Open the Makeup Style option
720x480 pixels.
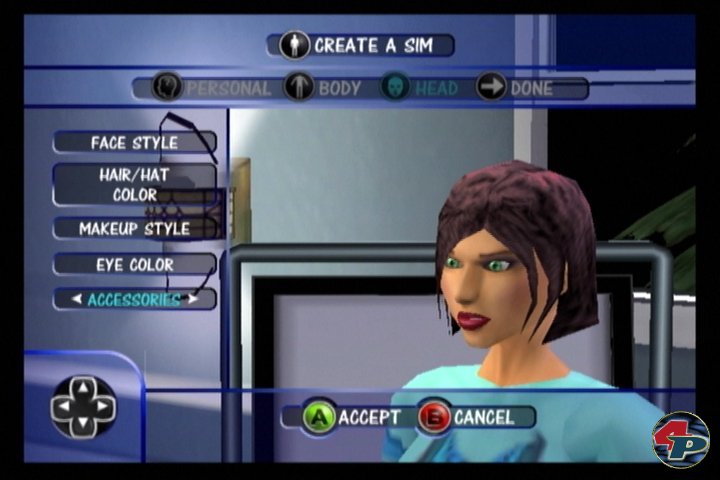point(134,228)
